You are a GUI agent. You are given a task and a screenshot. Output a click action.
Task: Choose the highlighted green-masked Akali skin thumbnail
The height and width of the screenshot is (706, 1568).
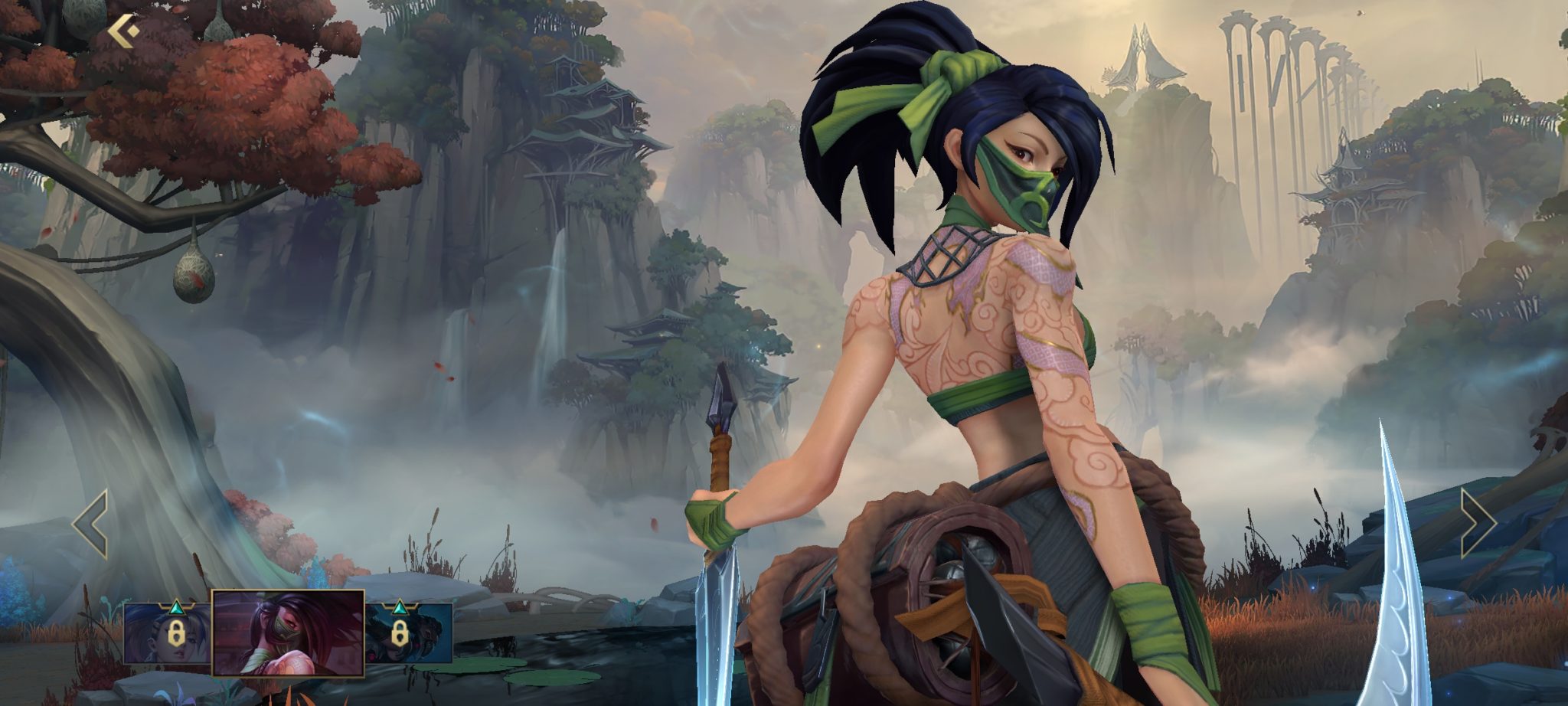pos(288,633)
